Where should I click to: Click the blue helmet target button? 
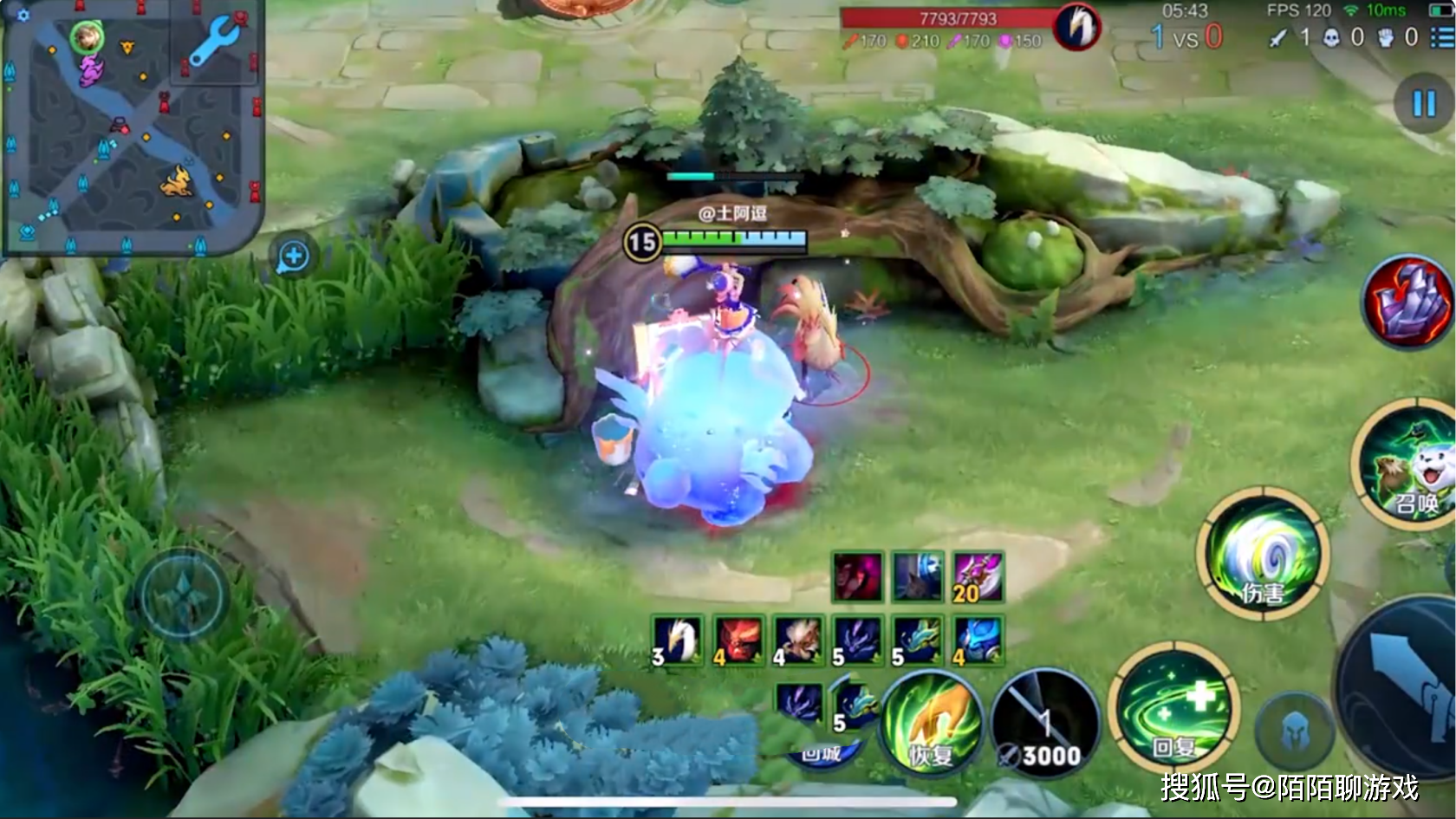point(1294,732)
